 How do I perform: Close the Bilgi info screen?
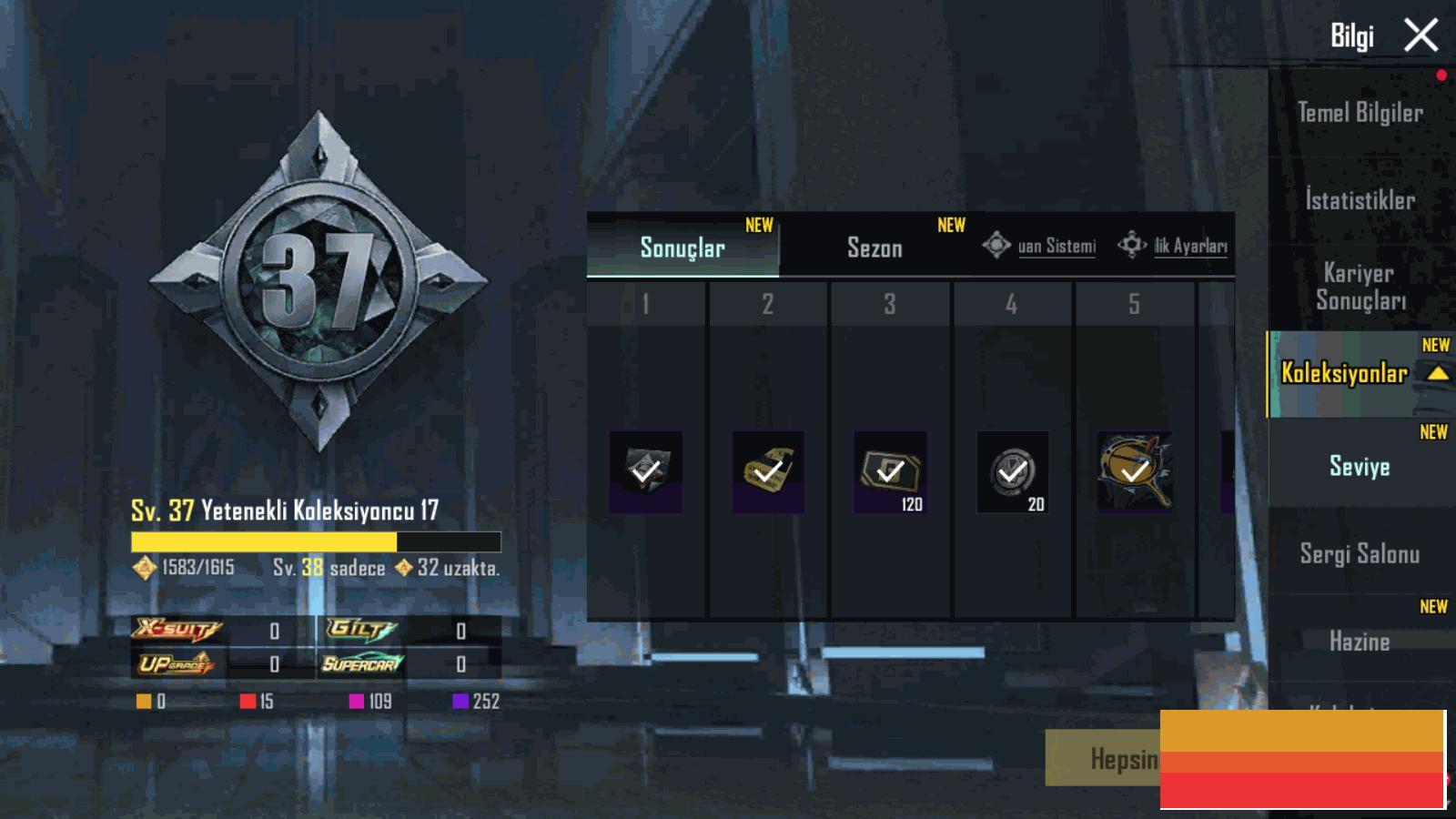[1421, 36]
